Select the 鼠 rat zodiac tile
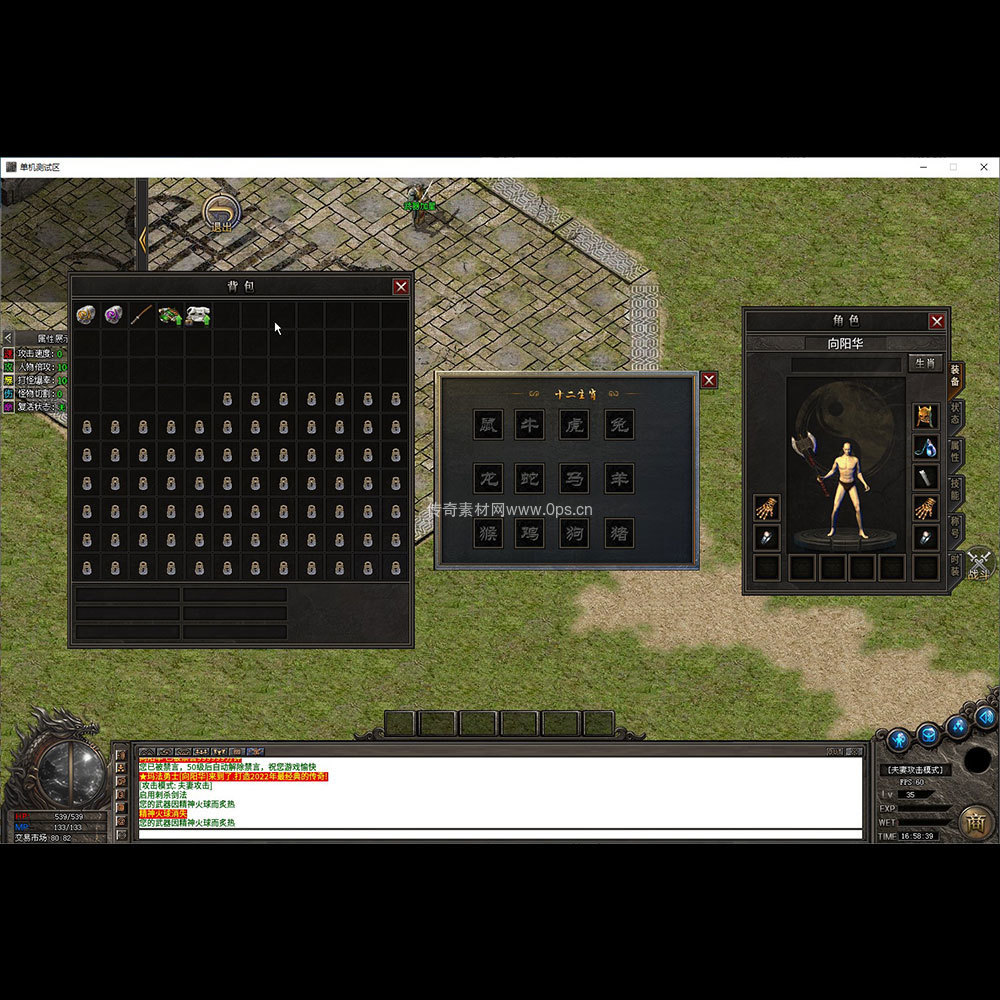Image resolution: width=1000 pixels, height=1000 pixels. tap(488, 425)
